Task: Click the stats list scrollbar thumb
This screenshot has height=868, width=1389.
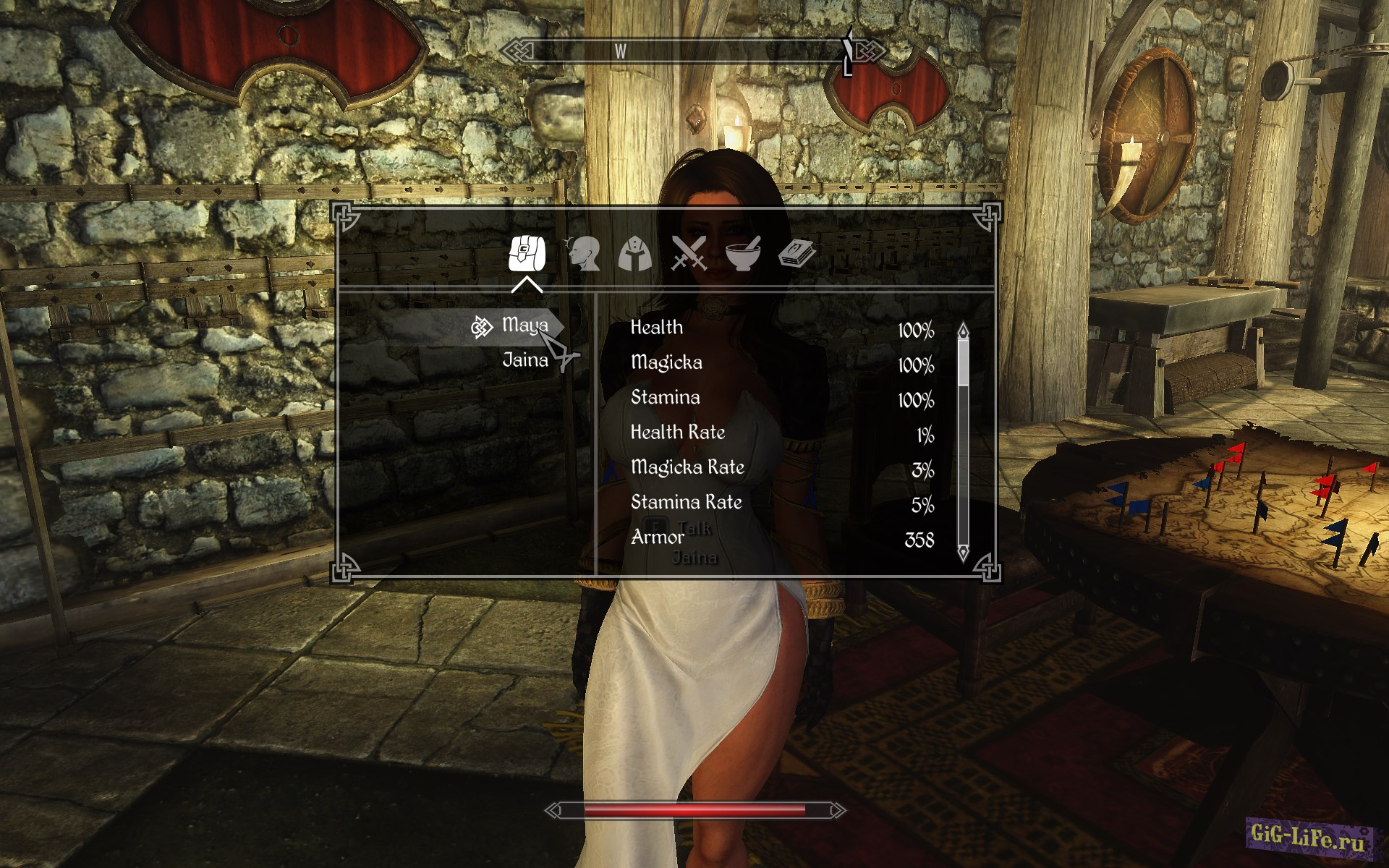Action: (x=963, y=362)
